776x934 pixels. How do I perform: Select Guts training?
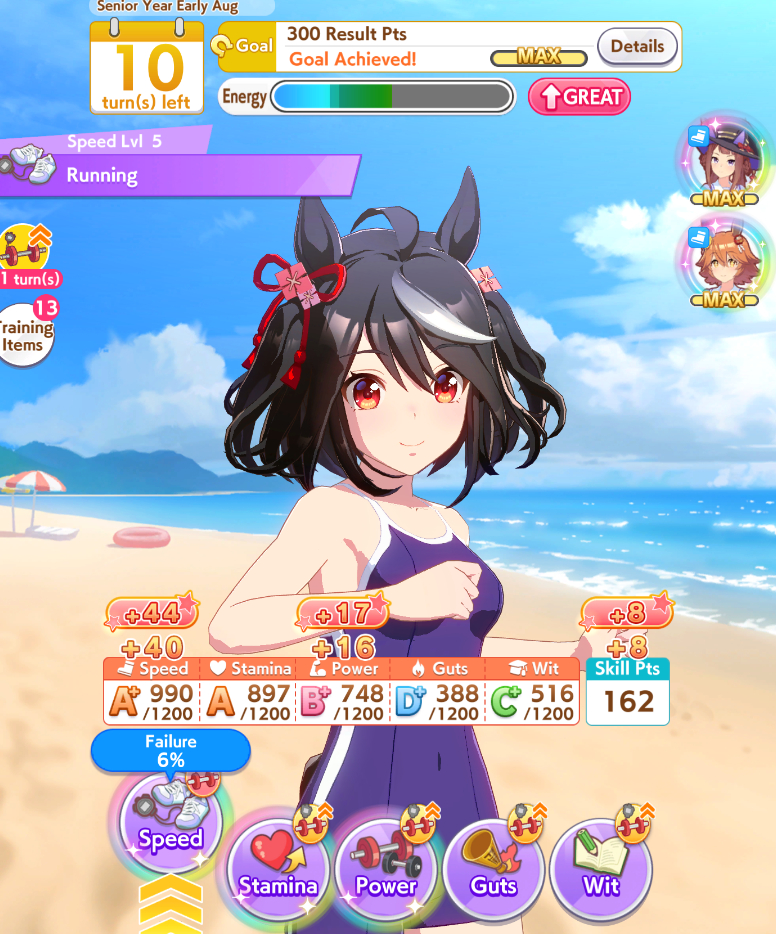(494, 869)
